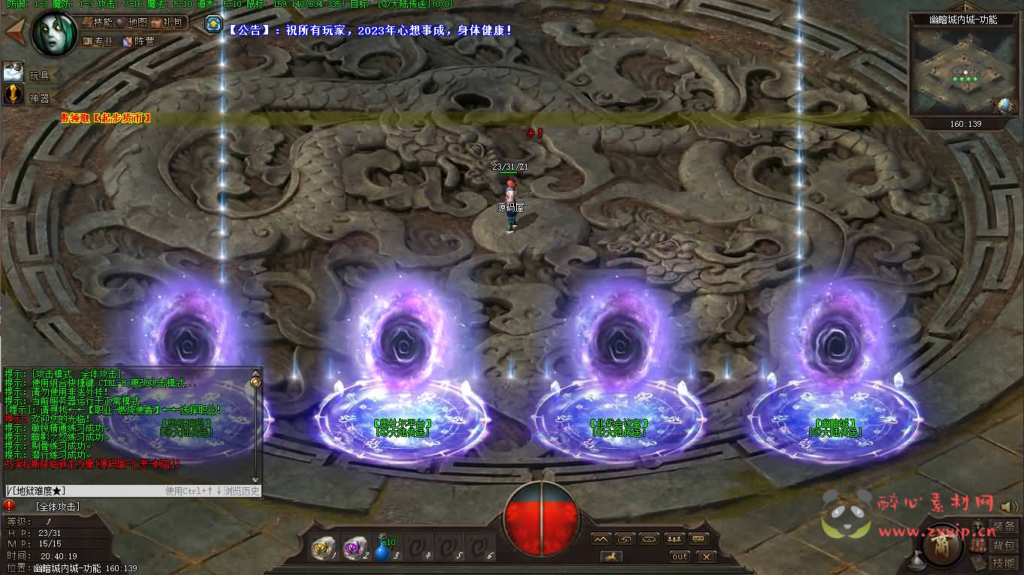
Task: Use the yellow rune stone in slot 1
Action: click(324, 547)
